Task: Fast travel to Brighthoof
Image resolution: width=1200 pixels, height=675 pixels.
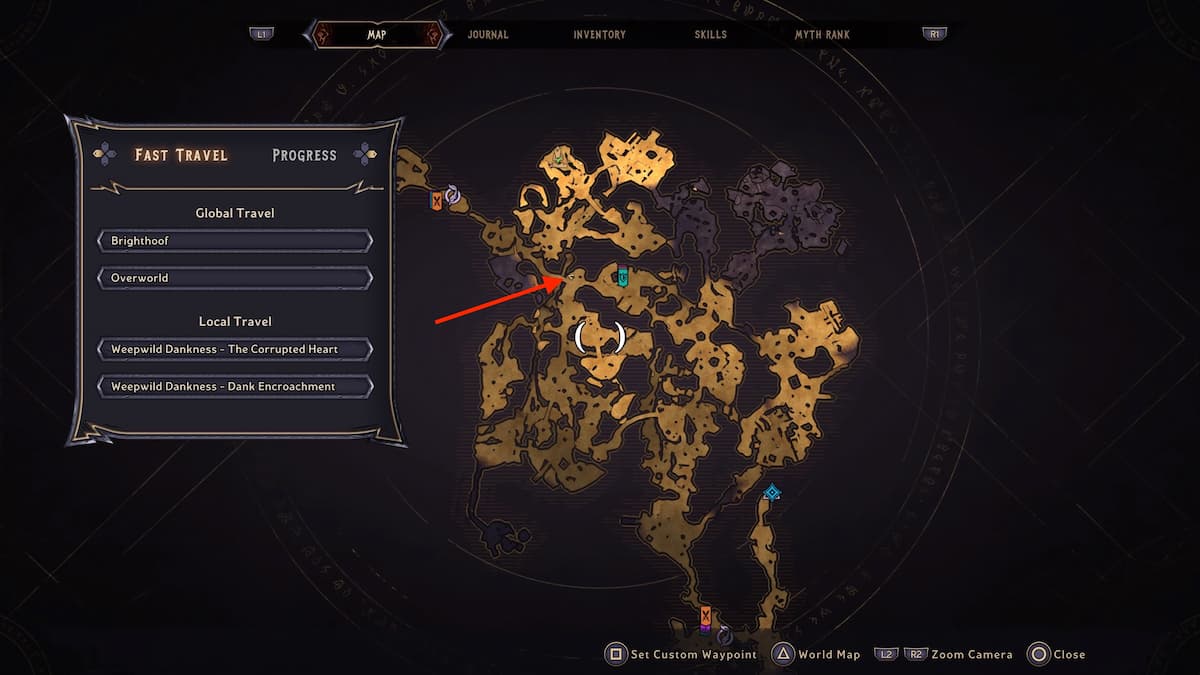Action: pos(235,241)
